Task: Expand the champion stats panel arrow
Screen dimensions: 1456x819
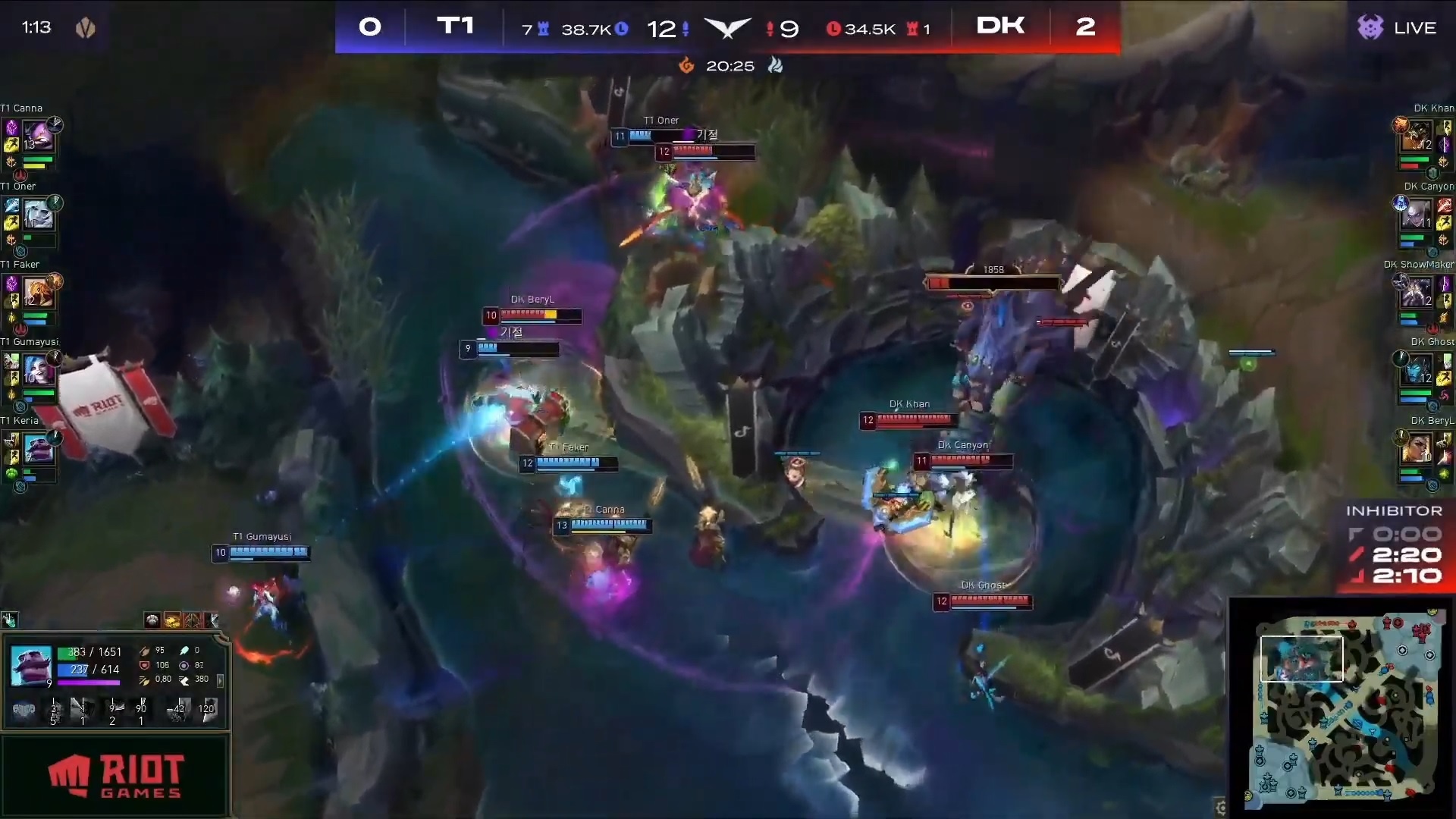Action: (x=221, y=680)
